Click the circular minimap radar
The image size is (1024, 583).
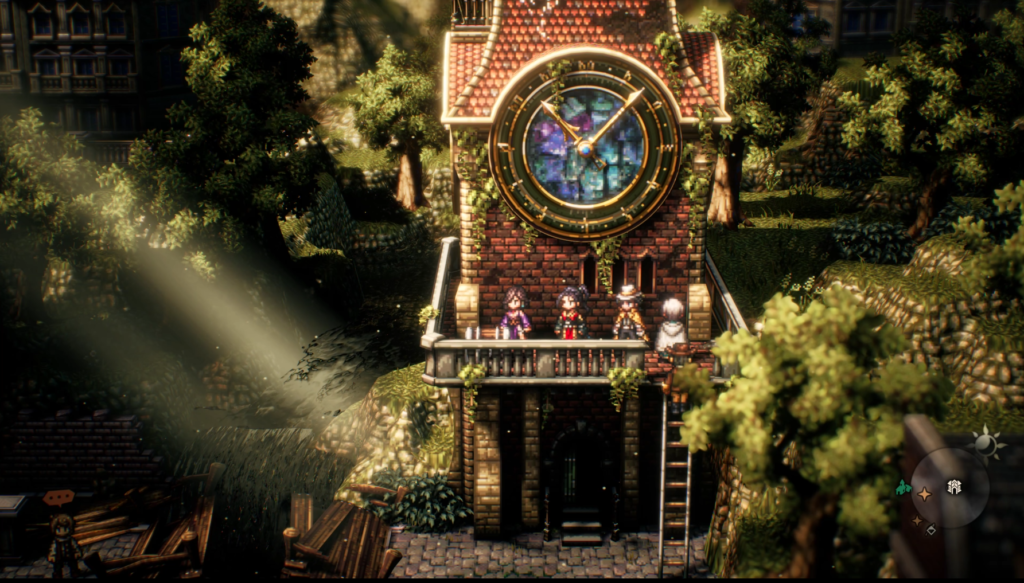(x=949, y=487)
